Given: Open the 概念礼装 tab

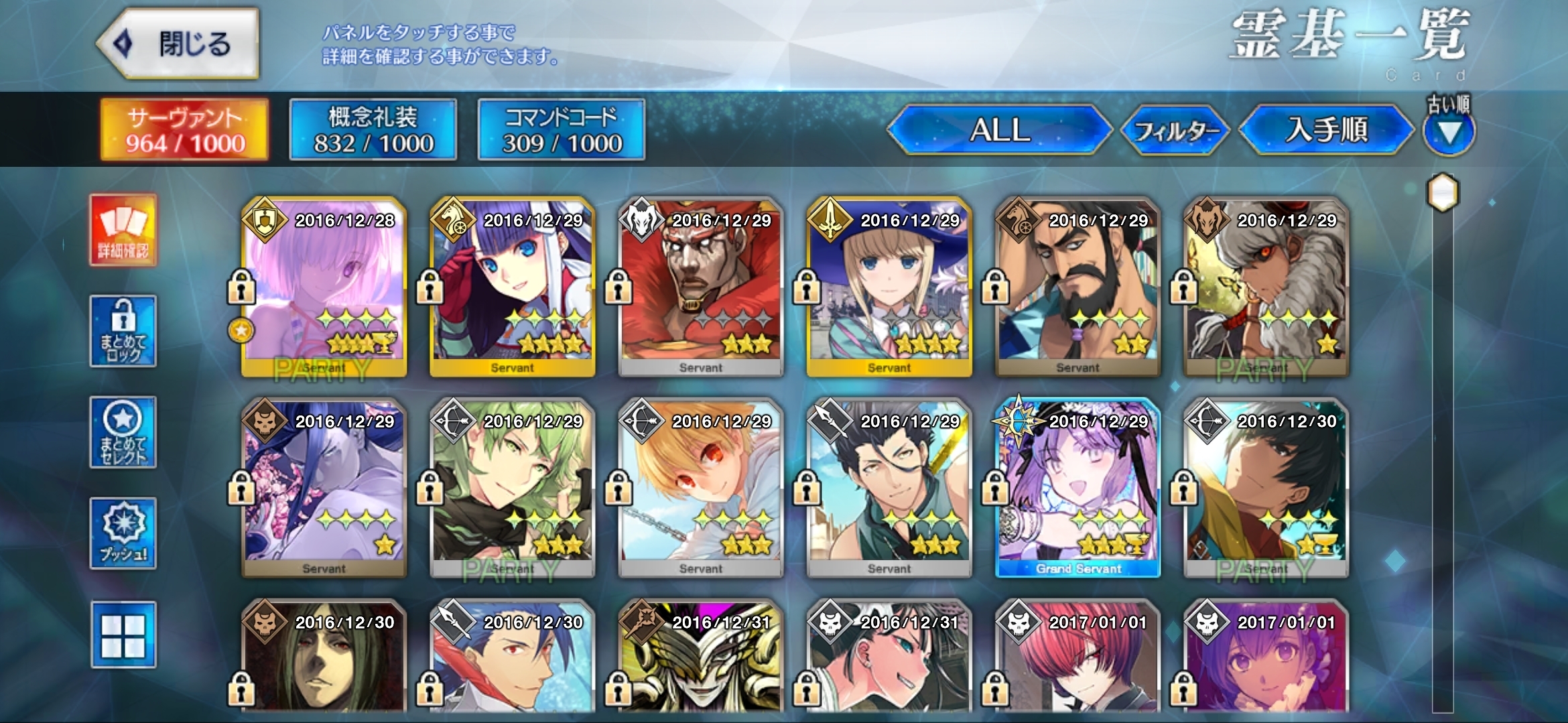Looking at the screenshot, I should tap(373, 129).
